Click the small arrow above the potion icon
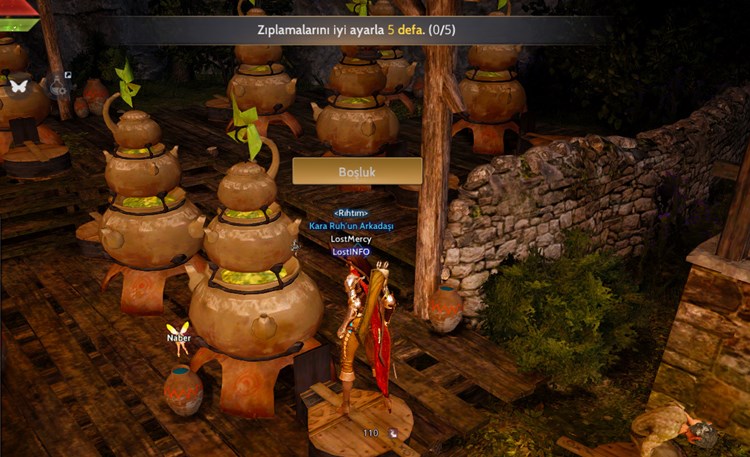This screenshot has width=750, height=457. click(68, 75)
